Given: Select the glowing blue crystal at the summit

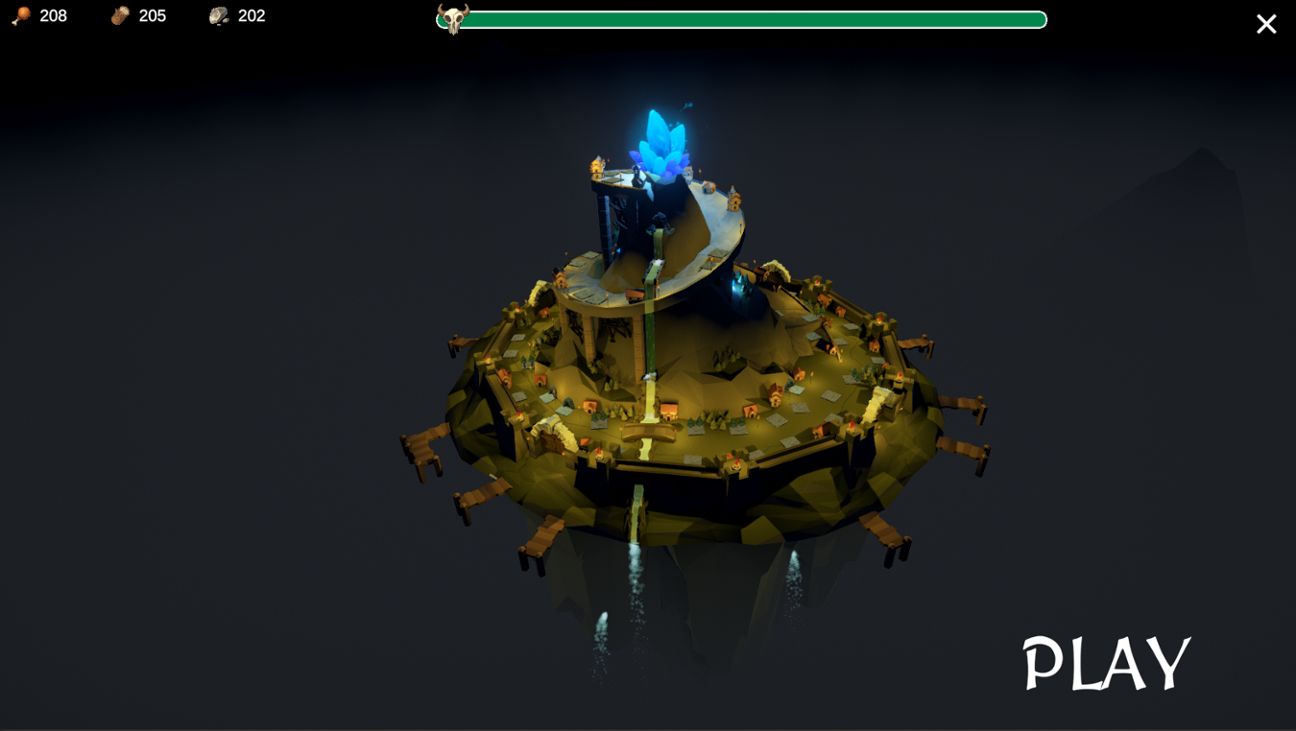Looking at the screenshot, I should pyautogui.click(x=662, y=140).
